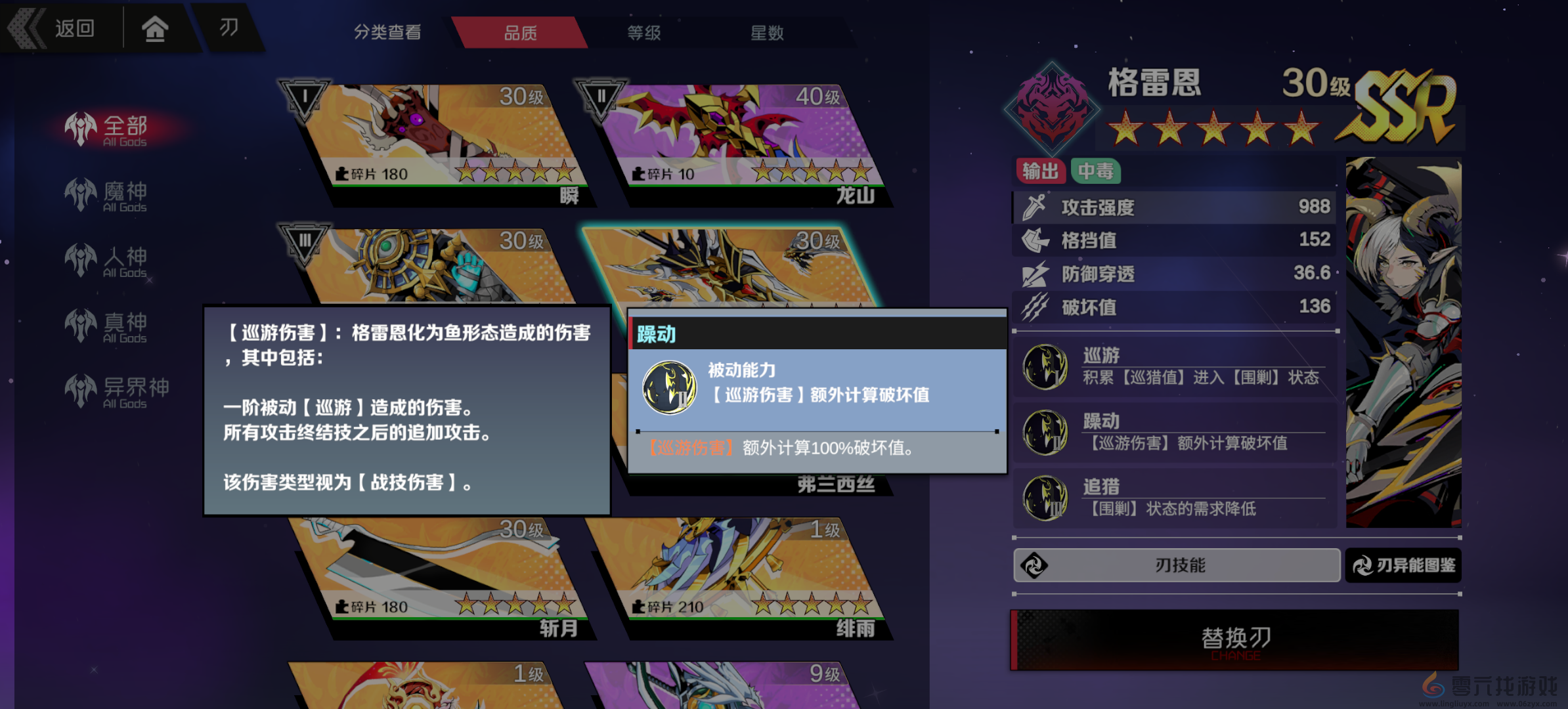
Task: Click the 分类查看 category view option
Action: [386, 32]
